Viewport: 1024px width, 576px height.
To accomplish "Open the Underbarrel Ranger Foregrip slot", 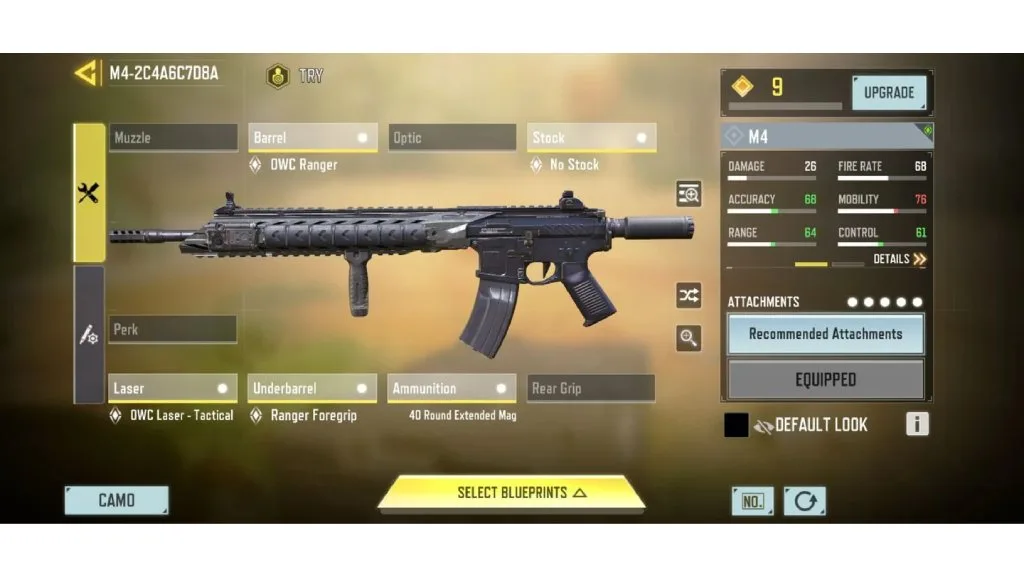I will coord(312,388).
